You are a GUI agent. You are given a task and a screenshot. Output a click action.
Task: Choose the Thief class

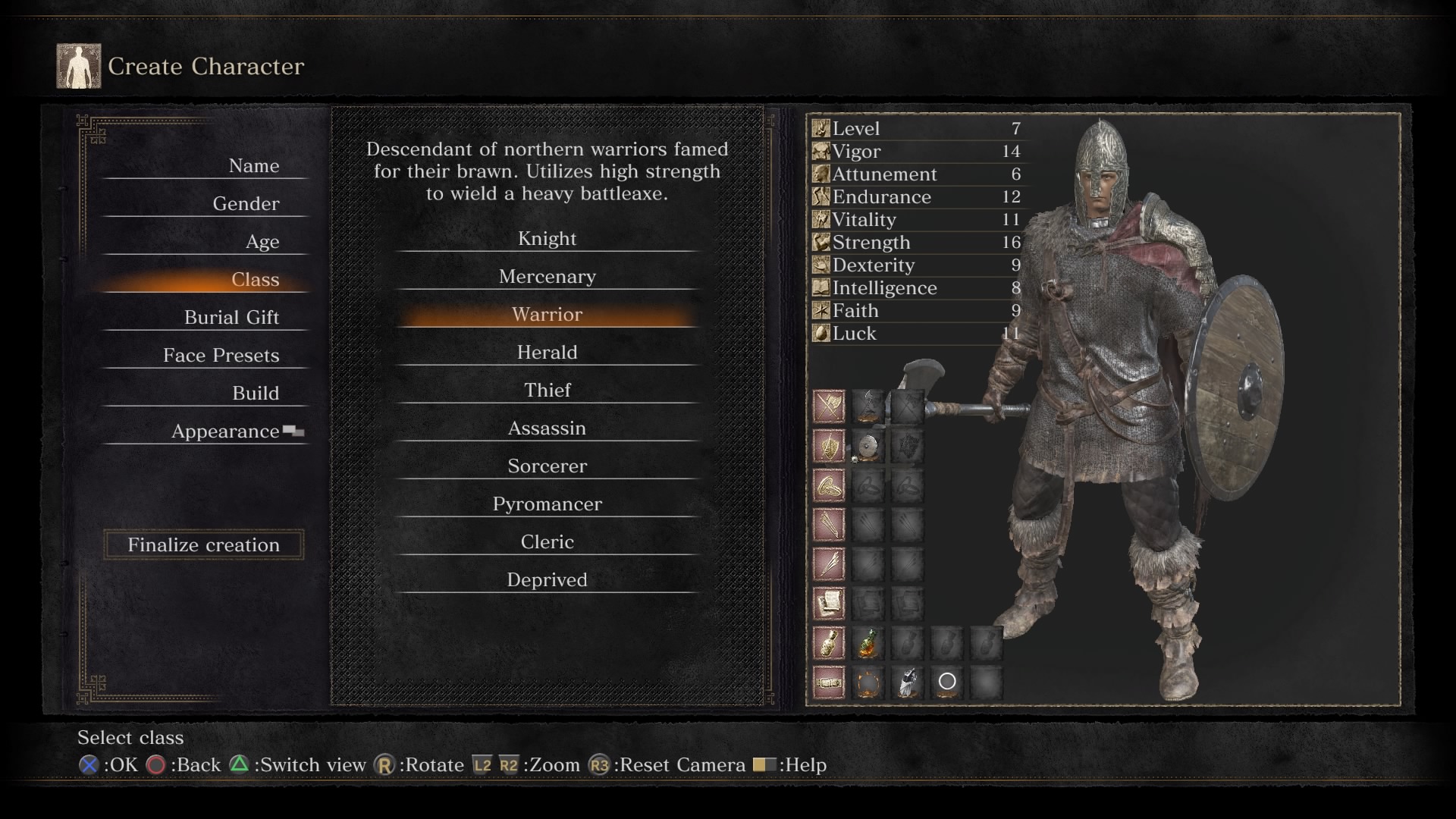(x=547, y=391)
